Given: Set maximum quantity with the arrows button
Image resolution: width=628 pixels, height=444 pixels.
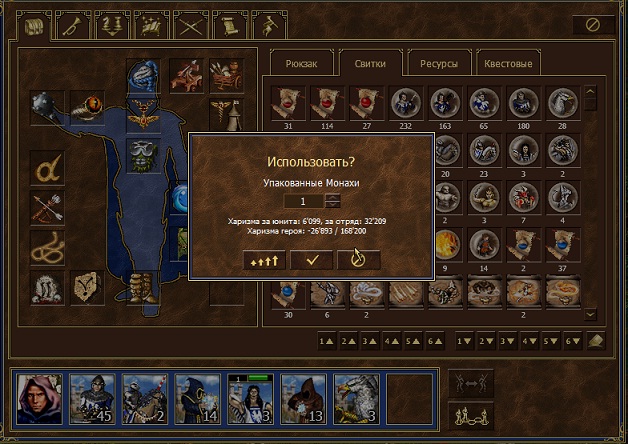Looking at the screenshot, I should [x=263, y=259].
